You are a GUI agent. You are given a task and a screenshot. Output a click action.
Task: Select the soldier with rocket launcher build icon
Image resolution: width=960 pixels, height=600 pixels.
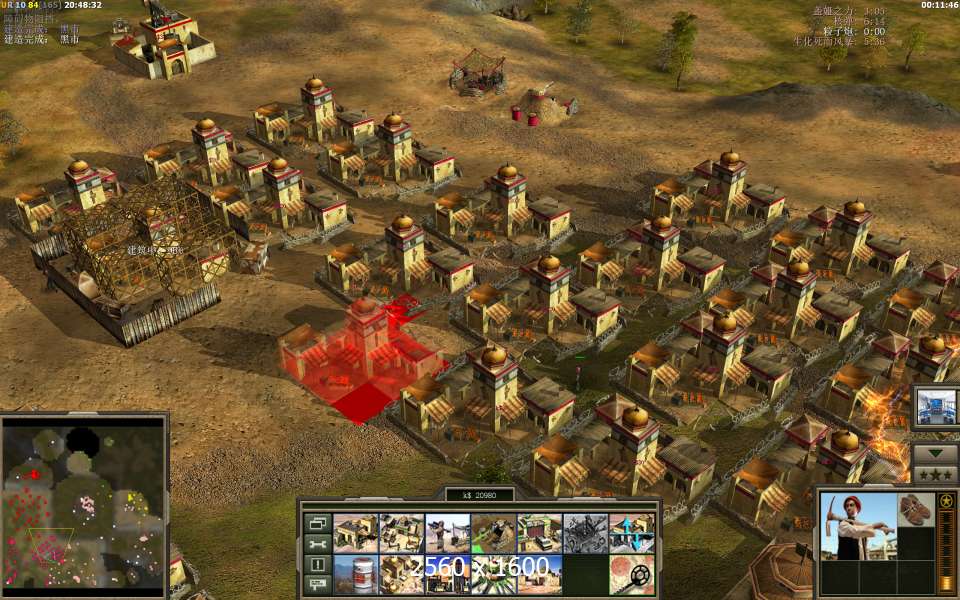click(x=447, y=533)
